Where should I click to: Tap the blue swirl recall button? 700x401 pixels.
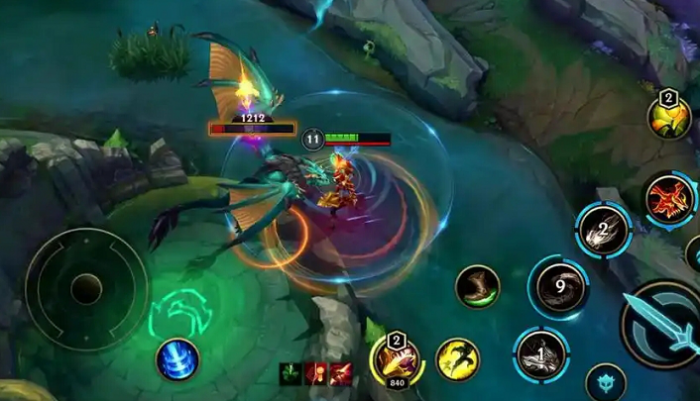coord(177,359)
